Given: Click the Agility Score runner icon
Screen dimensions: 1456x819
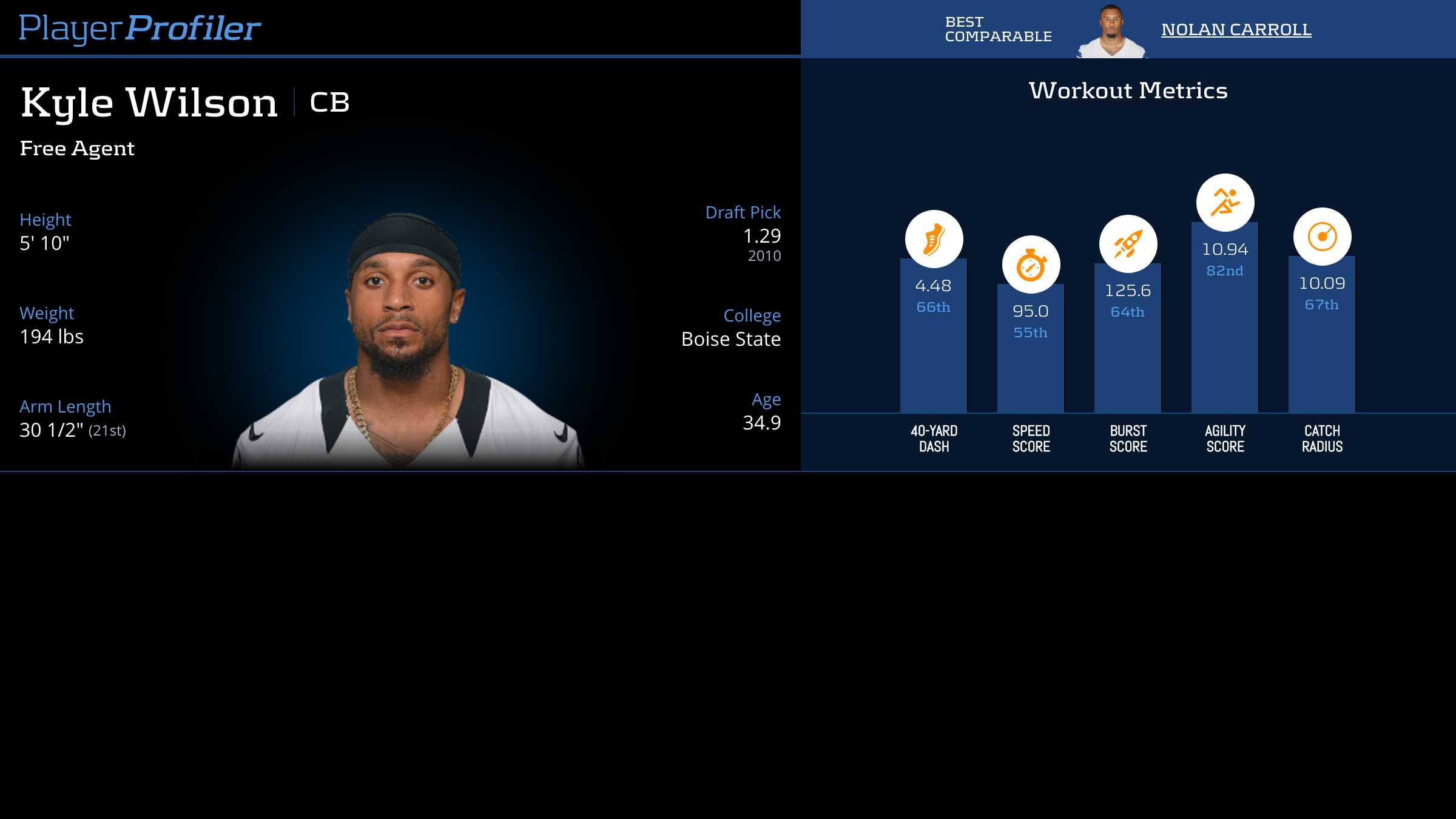Looking at the screenshot, I should 1225,203.
